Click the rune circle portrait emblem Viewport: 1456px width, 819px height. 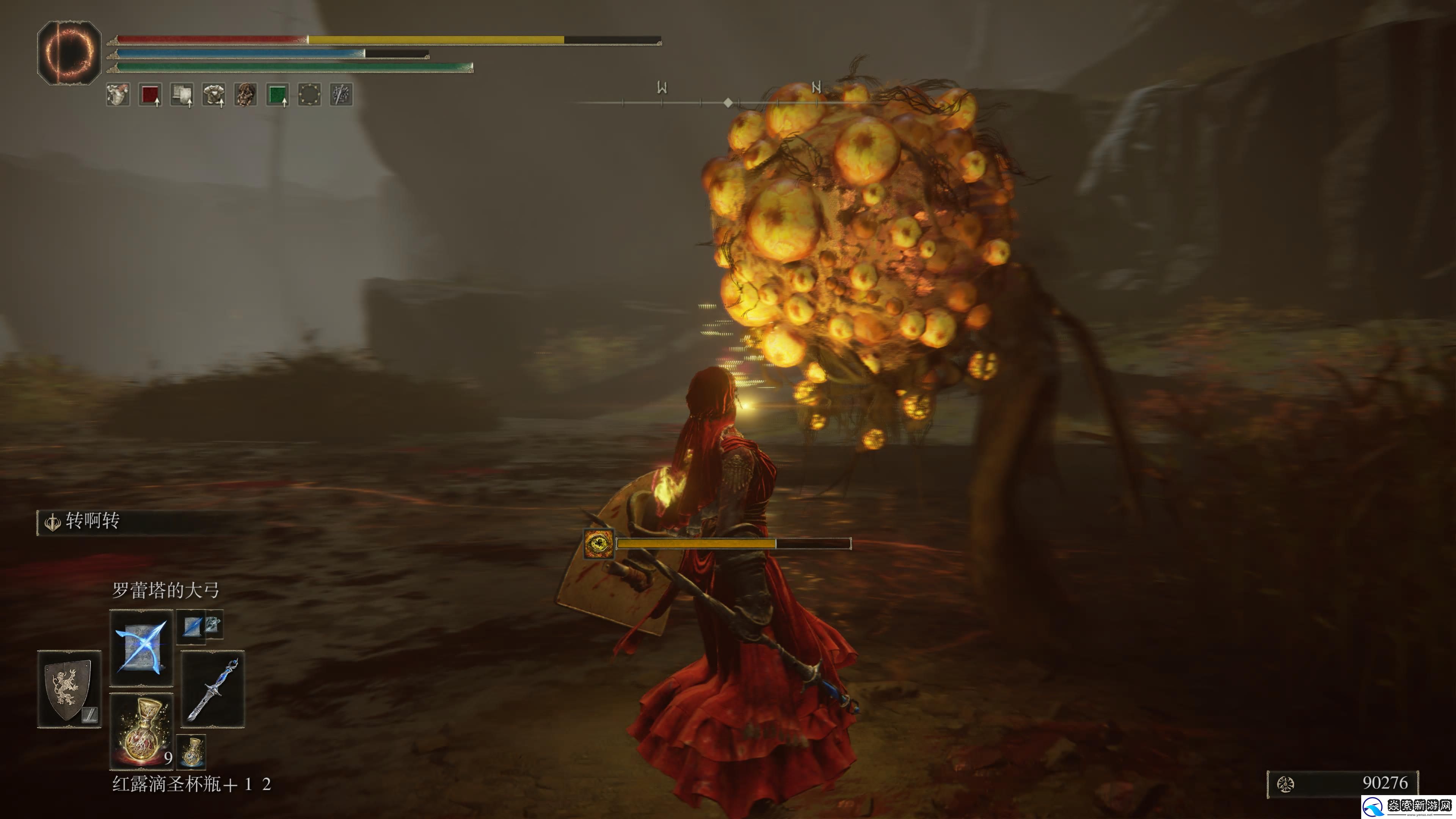pos(69,53)
